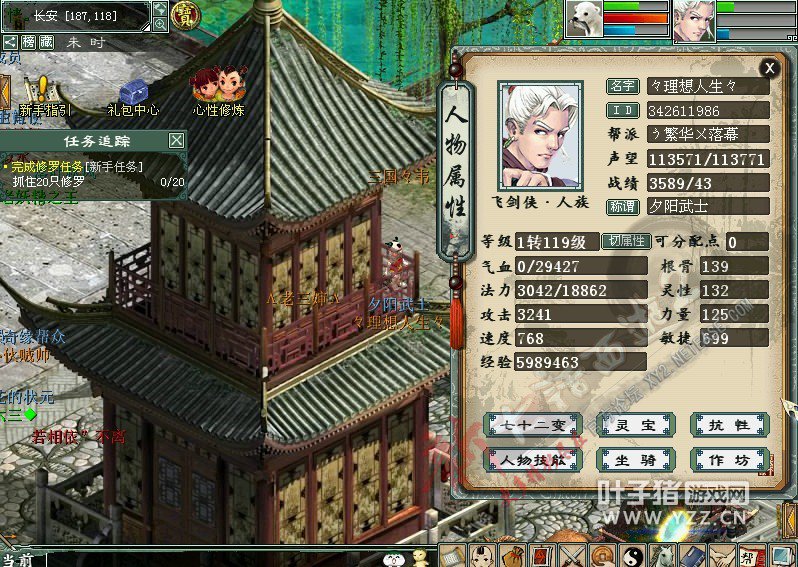Close the character attributes panel

768,68
